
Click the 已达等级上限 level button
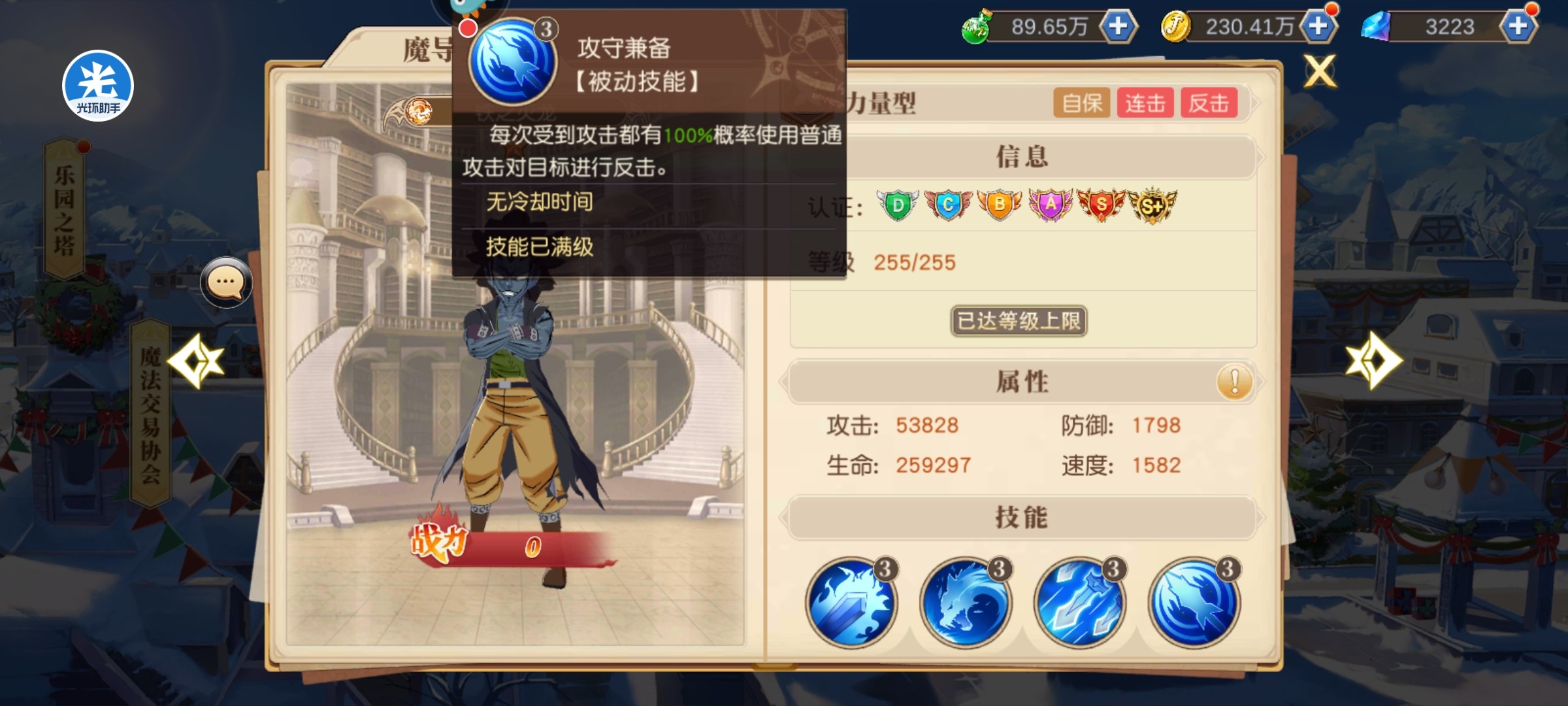tap(1019, 321)
